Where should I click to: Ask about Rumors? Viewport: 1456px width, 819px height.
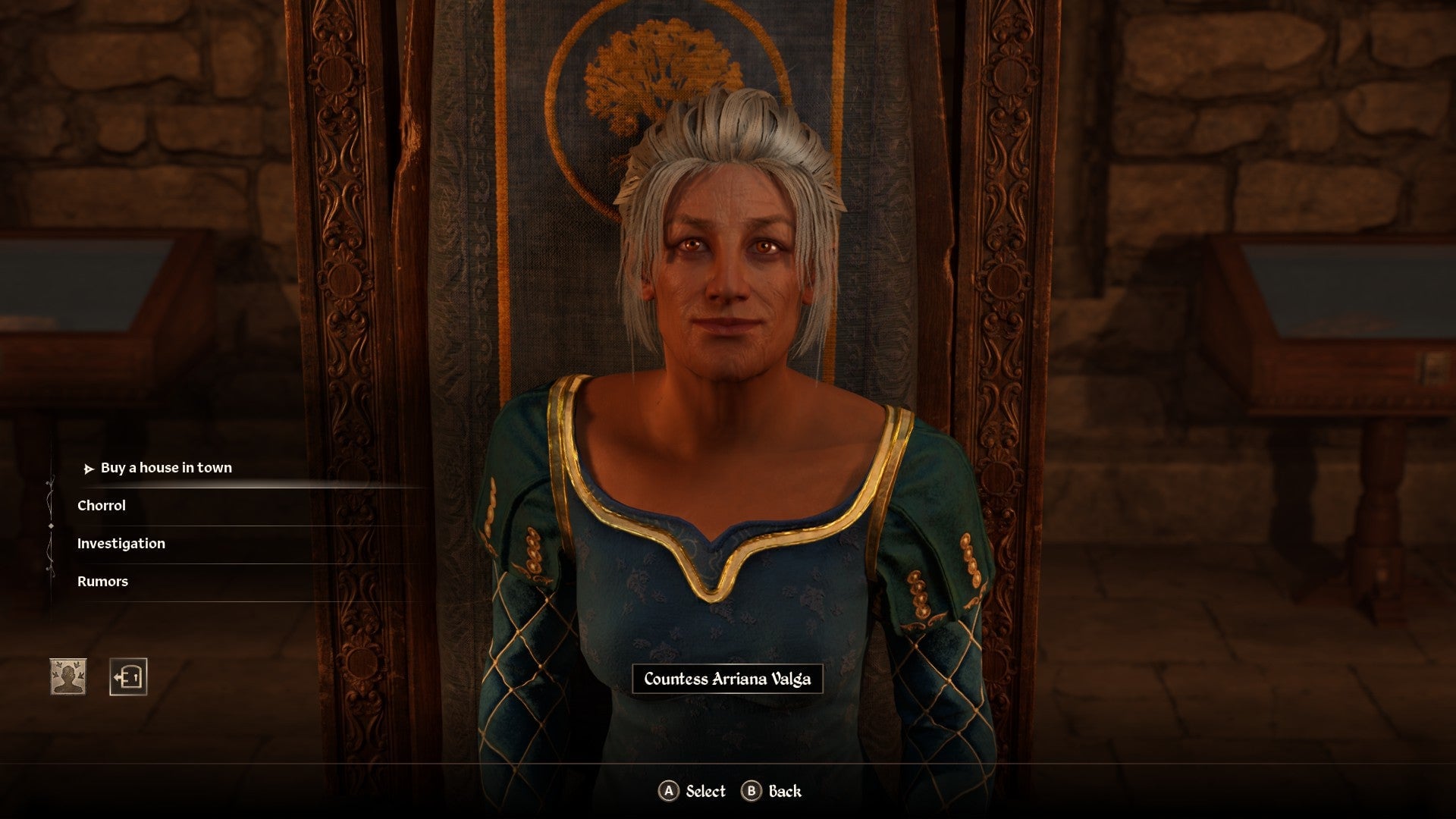[102, 581]
